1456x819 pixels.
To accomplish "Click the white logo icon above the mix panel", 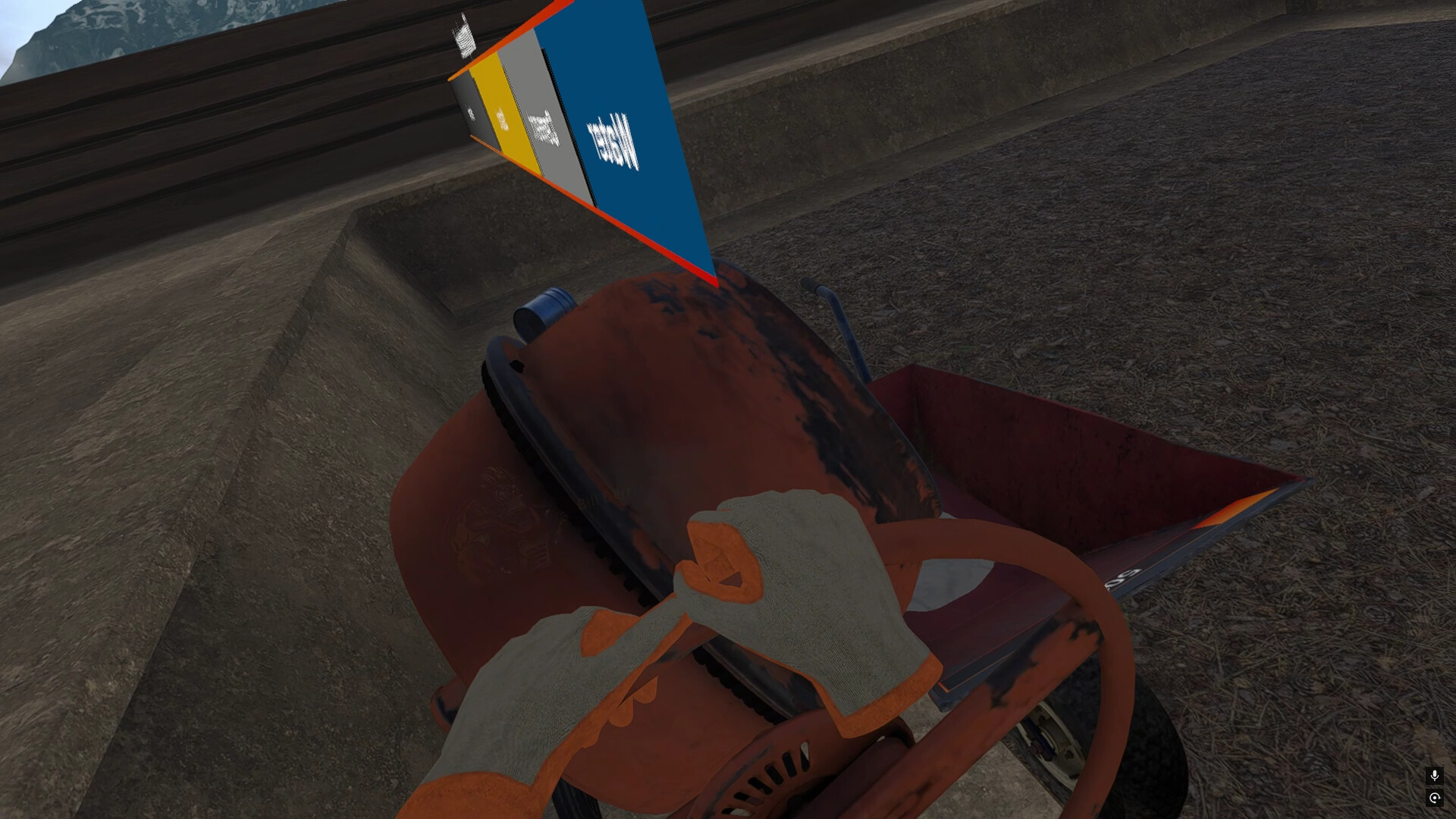I will 465,34.
